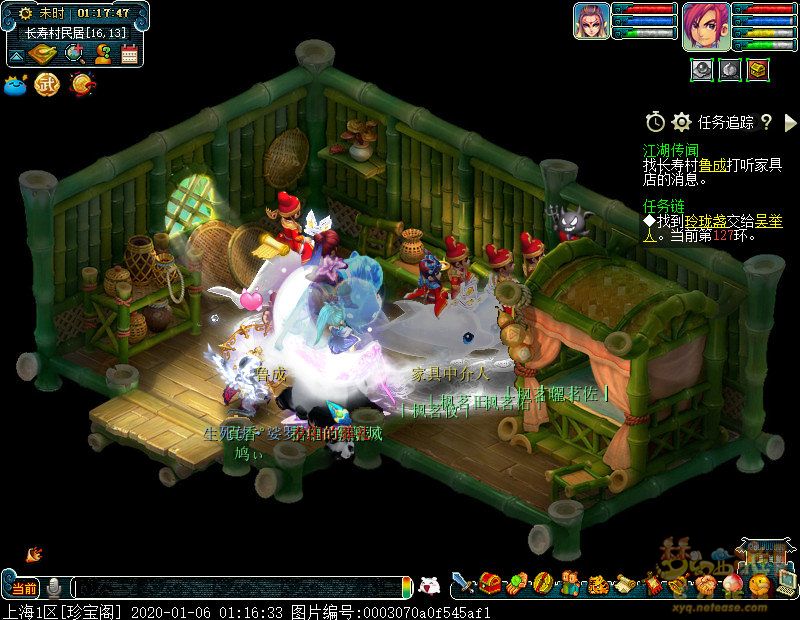The width and height of the screenshot is (800, 620).
Task: Open the gold 武 medallion icon
Action: (x=48, y=85)
